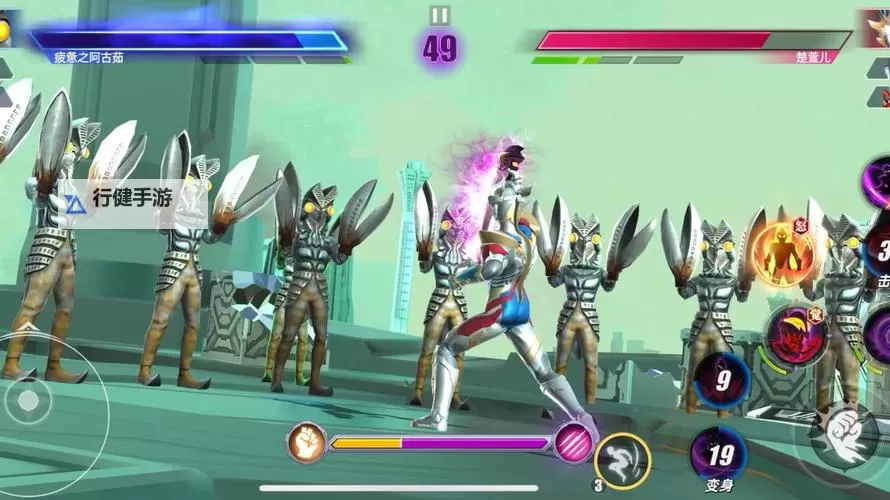Image resolution: width=890 pixels, height=500 pixels.
Task: Tap the pink energy orb beside the gauge
Action: point(573,442)
